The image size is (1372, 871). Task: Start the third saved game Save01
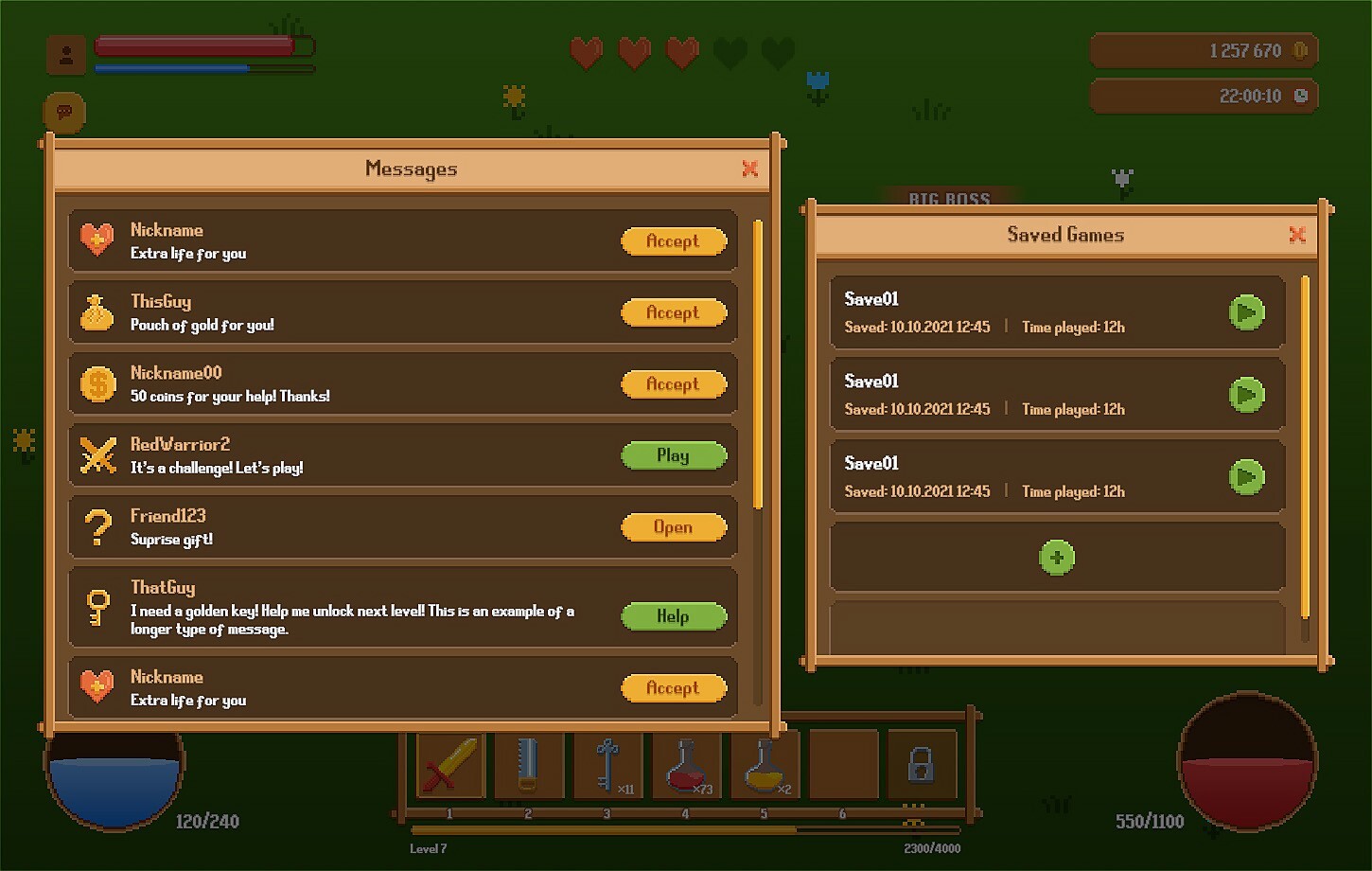(1247, 477)
